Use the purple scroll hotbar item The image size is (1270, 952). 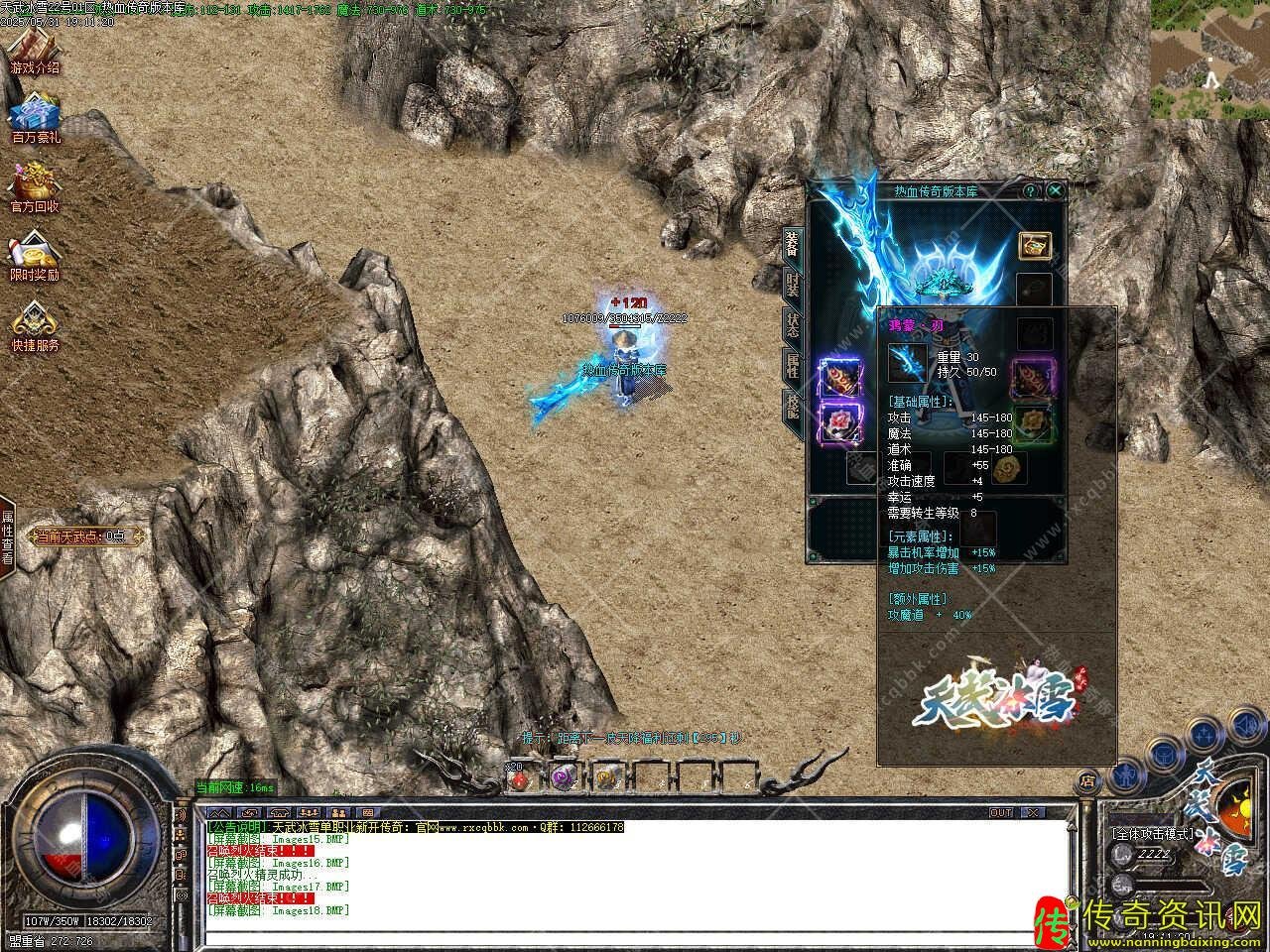click(x=565, y=778)
